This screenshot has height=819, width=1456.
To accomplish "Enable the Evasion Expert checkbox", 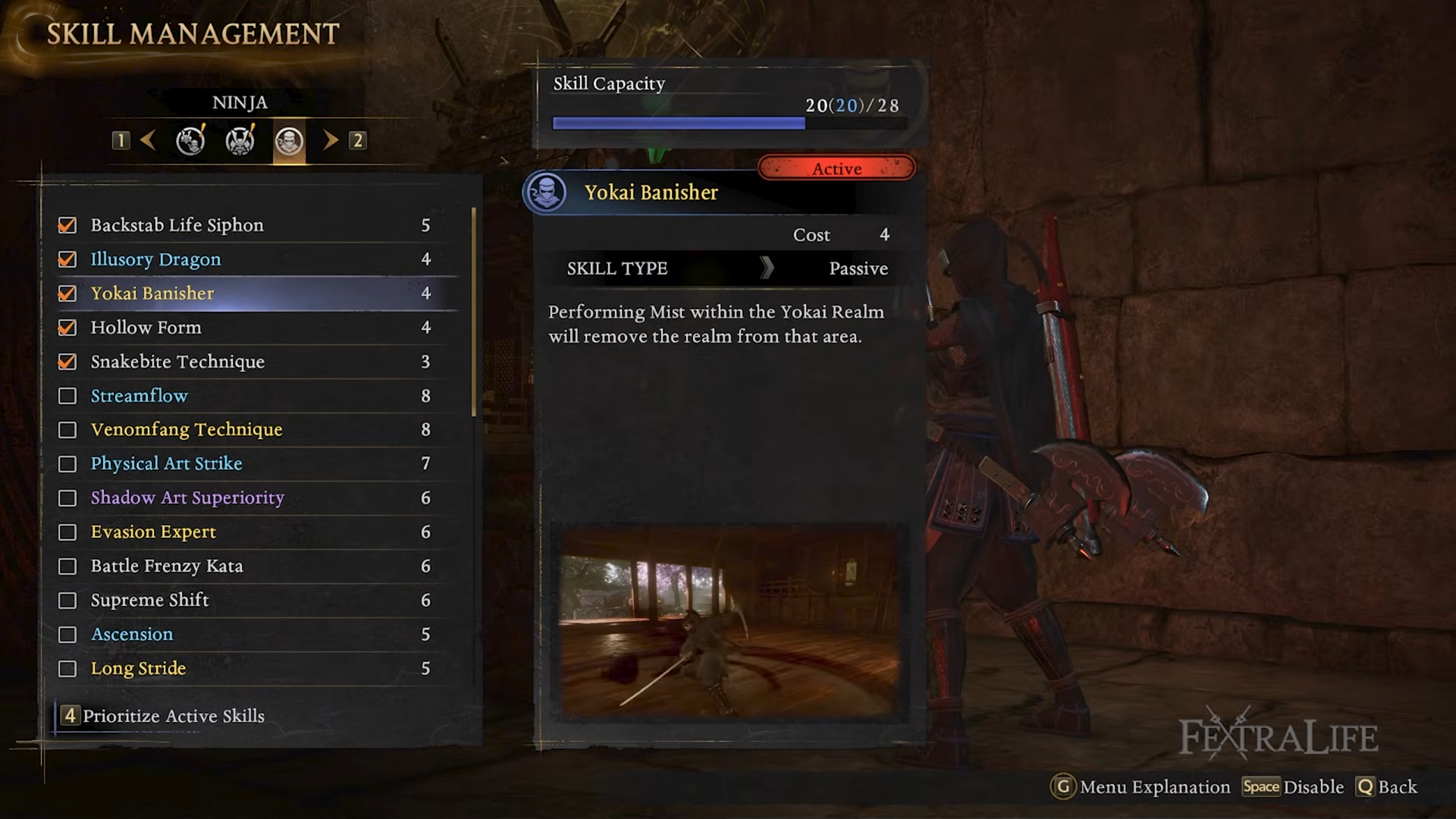I will point(67,532).
